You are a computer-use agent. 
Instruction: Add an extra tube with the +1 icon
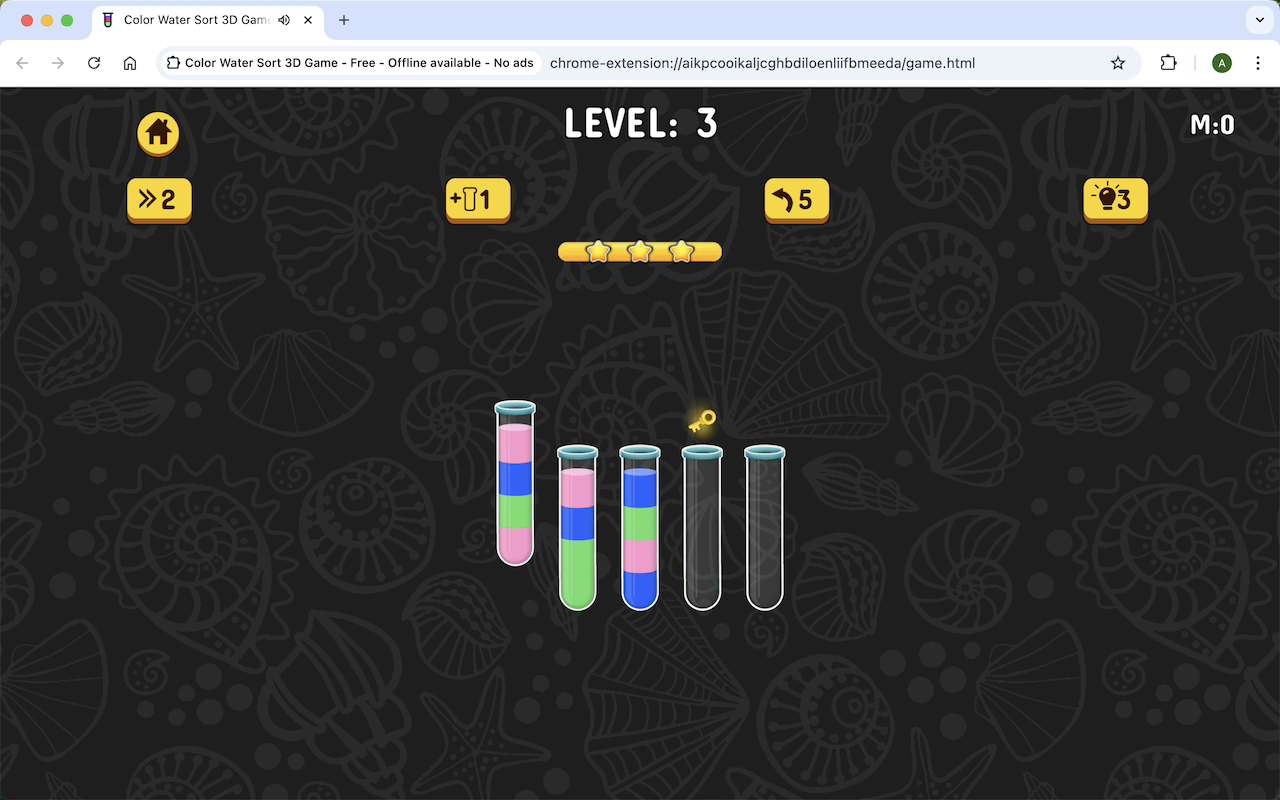click(x=477, y=200)
